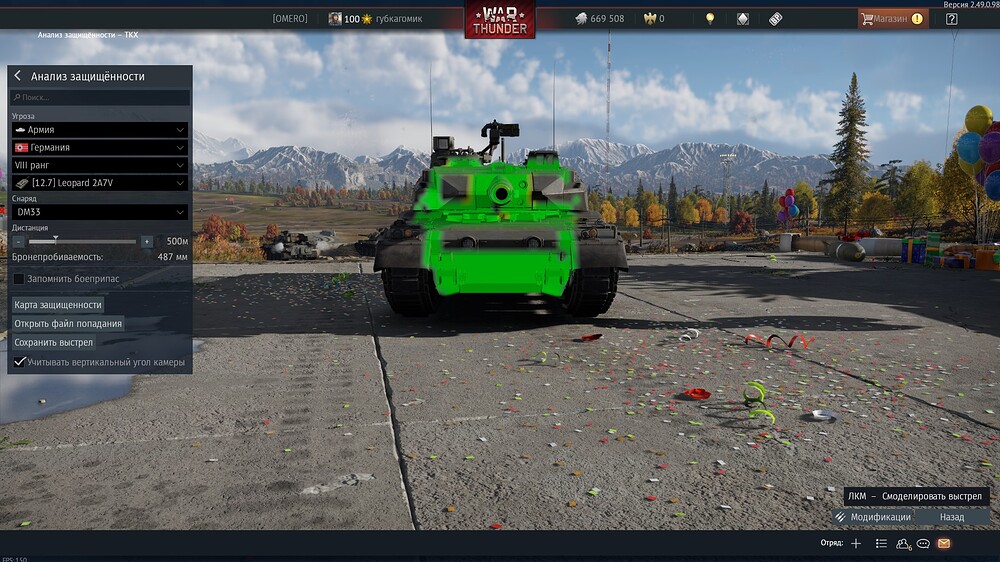Decrease distance with the minus button

tap(18, 242)
